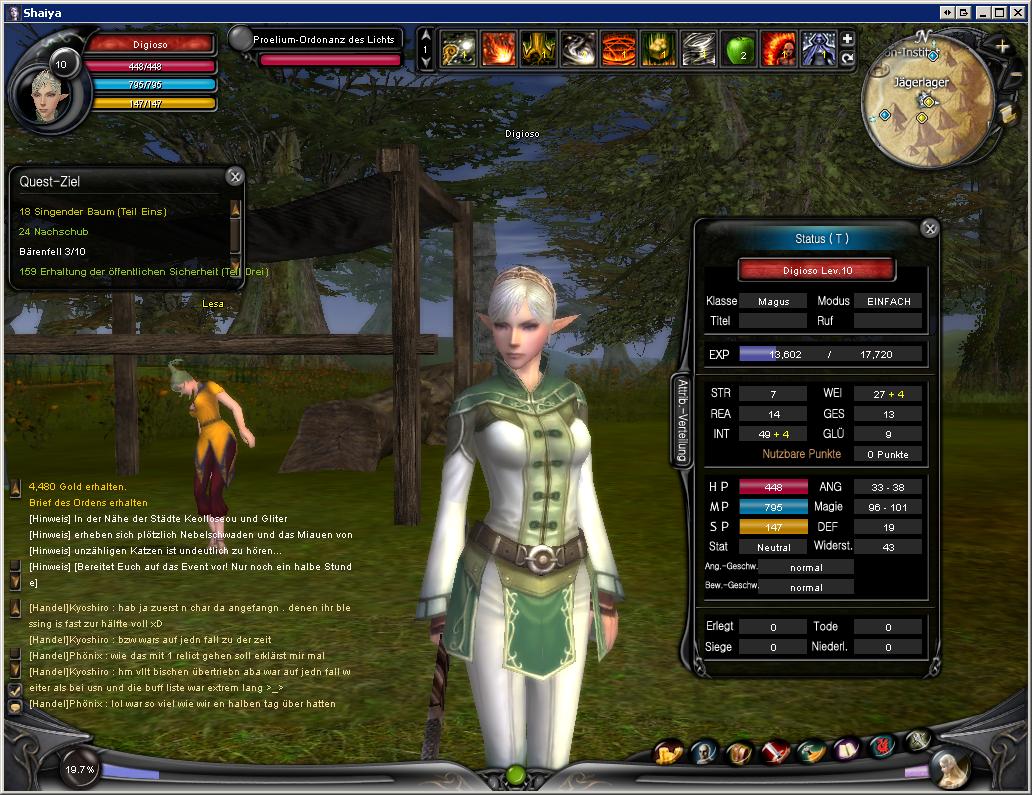Select the 'Singender Baum (Teil Eins)' quest entry

coord(93,212)
